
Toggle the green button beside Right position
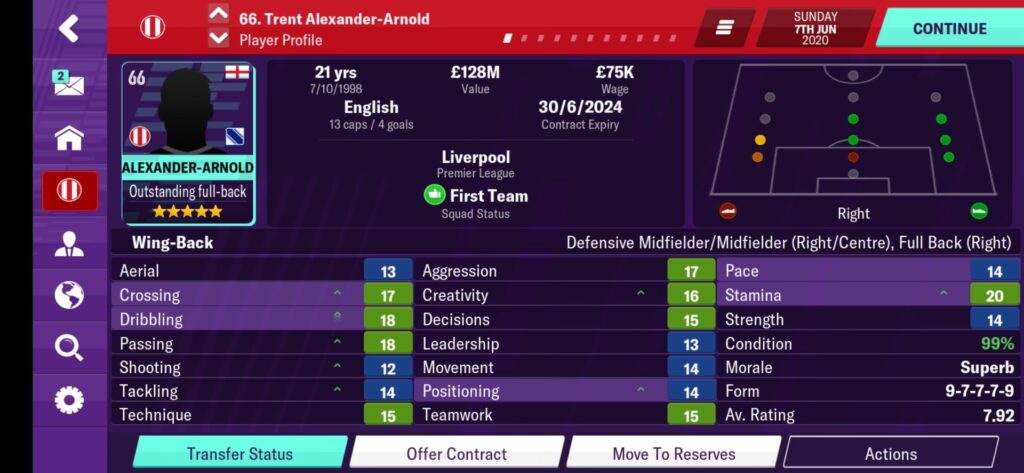point(978,211)
